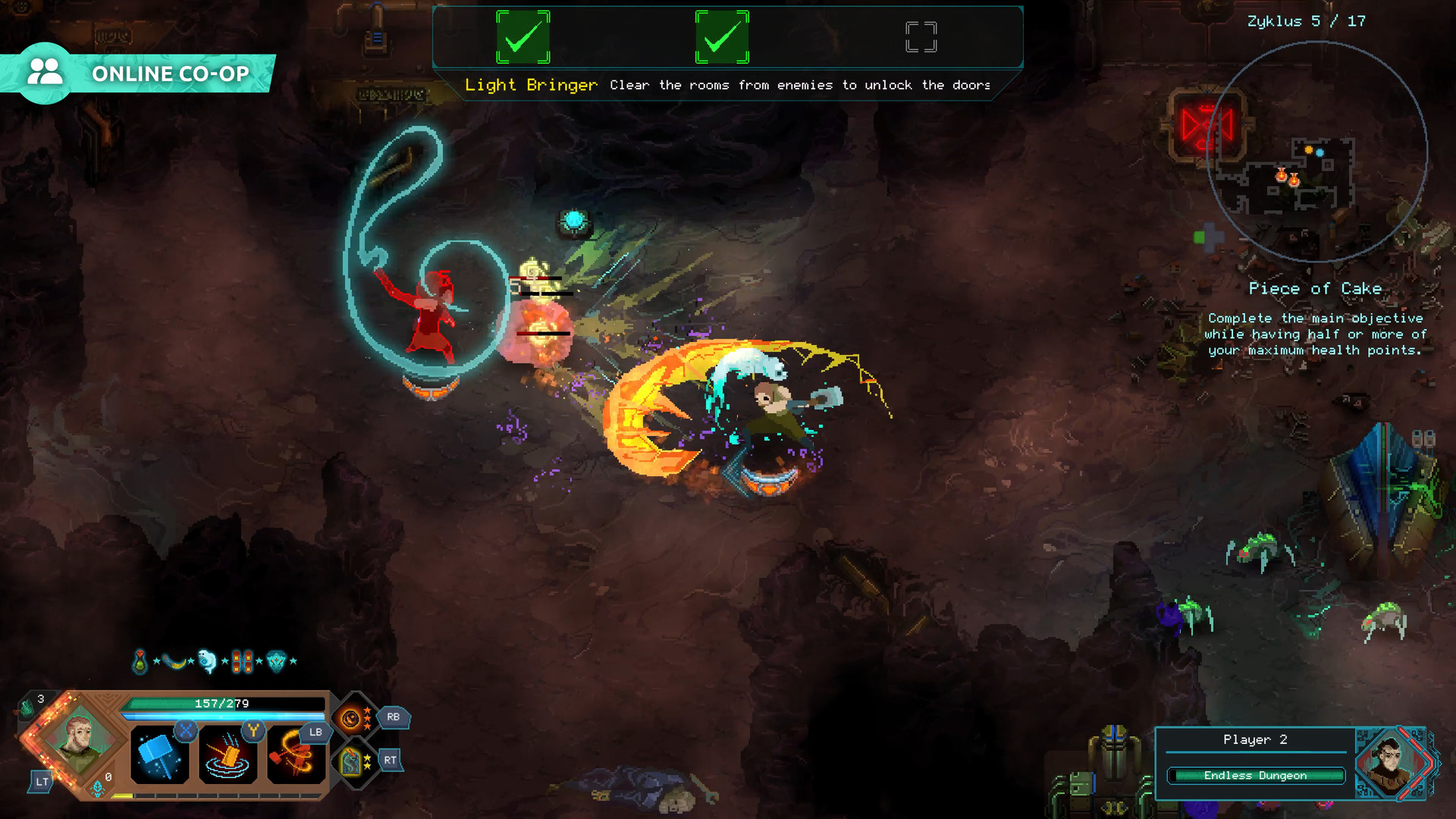This screenshot has height=819, width=1456.
Task: Select the blue hammer throw skill icon
Action: coord(159,755)
